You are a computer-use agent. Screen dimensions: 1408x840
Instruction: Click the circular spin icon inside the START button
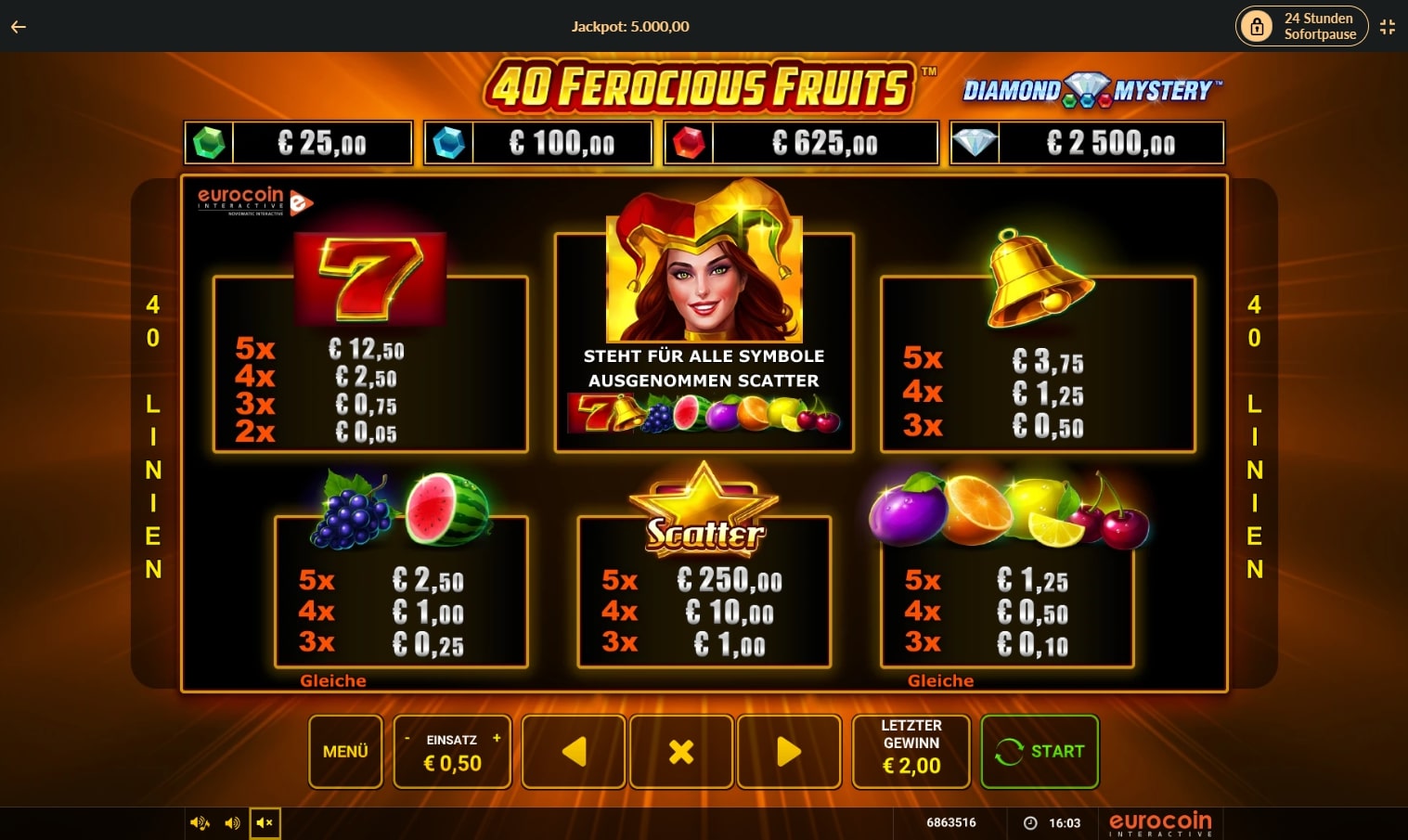pos(1012,751)
